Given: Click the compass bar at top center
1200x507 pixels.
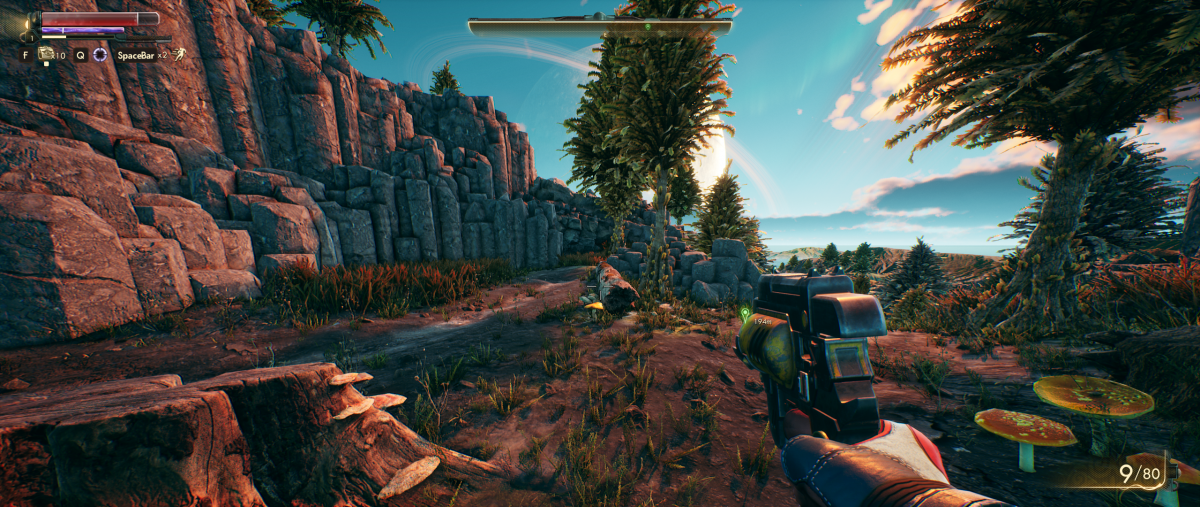Looking at the screenshot, I should pos(599,26).
